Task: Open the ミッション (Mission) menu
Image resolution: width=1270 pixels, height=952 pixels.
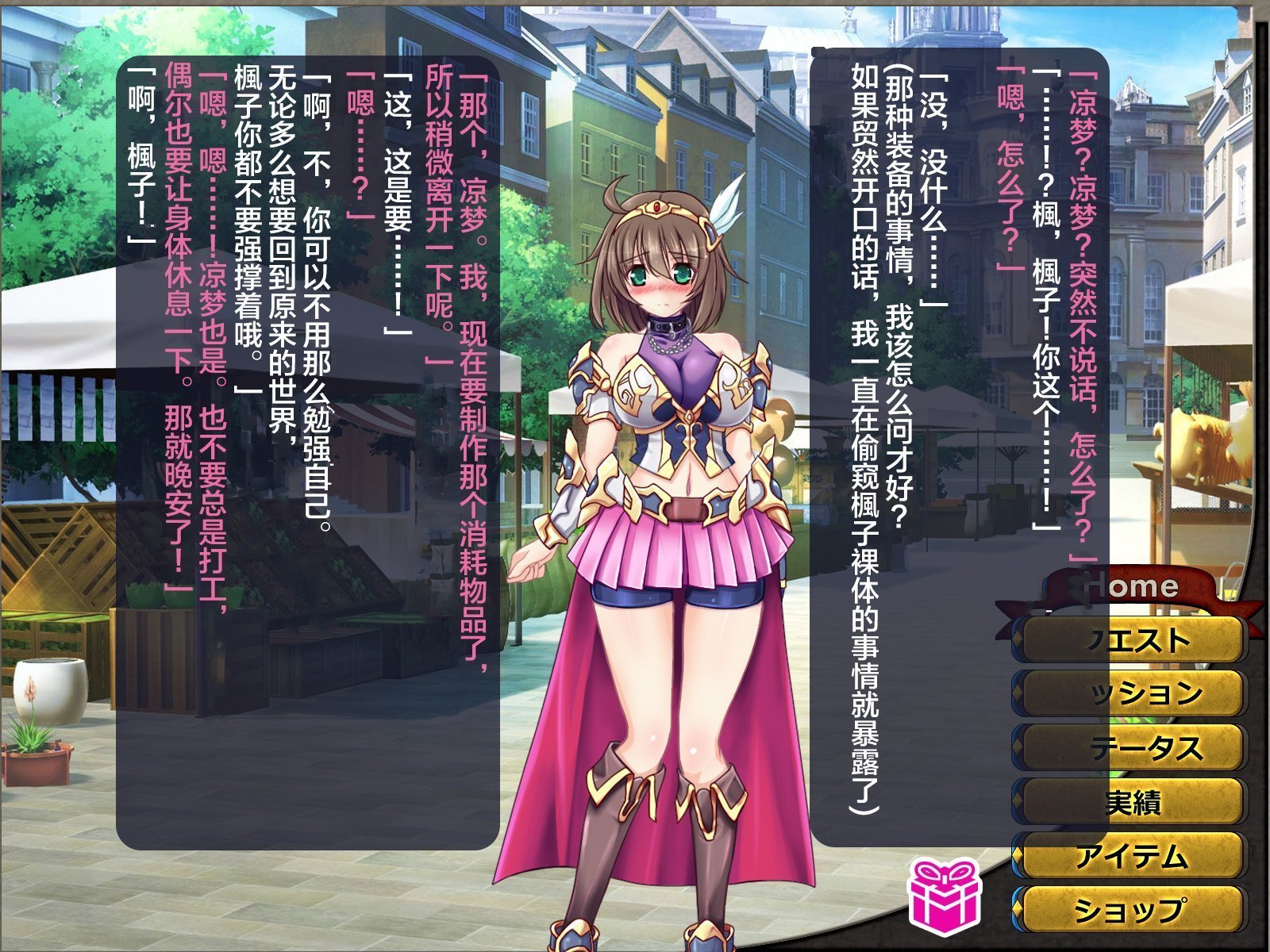Action: (x=1131, y=693)
